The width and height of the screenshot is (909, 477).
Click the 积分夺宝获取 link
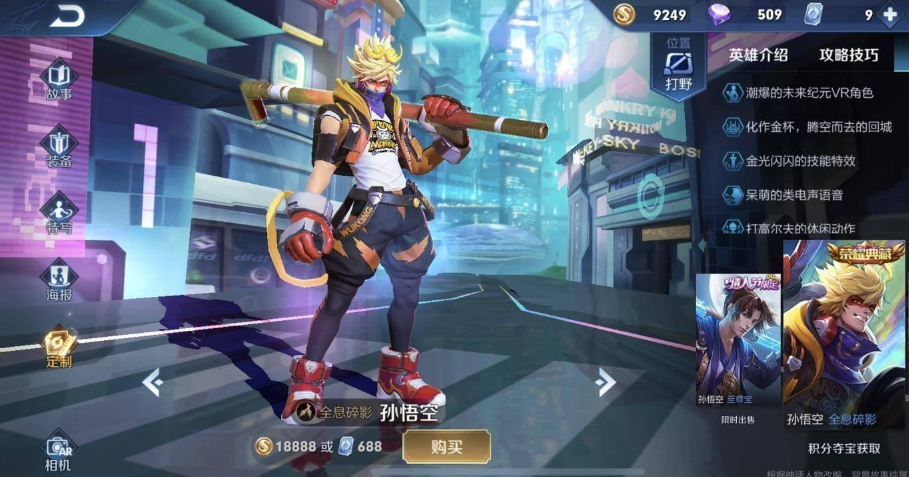pos(844,449)
